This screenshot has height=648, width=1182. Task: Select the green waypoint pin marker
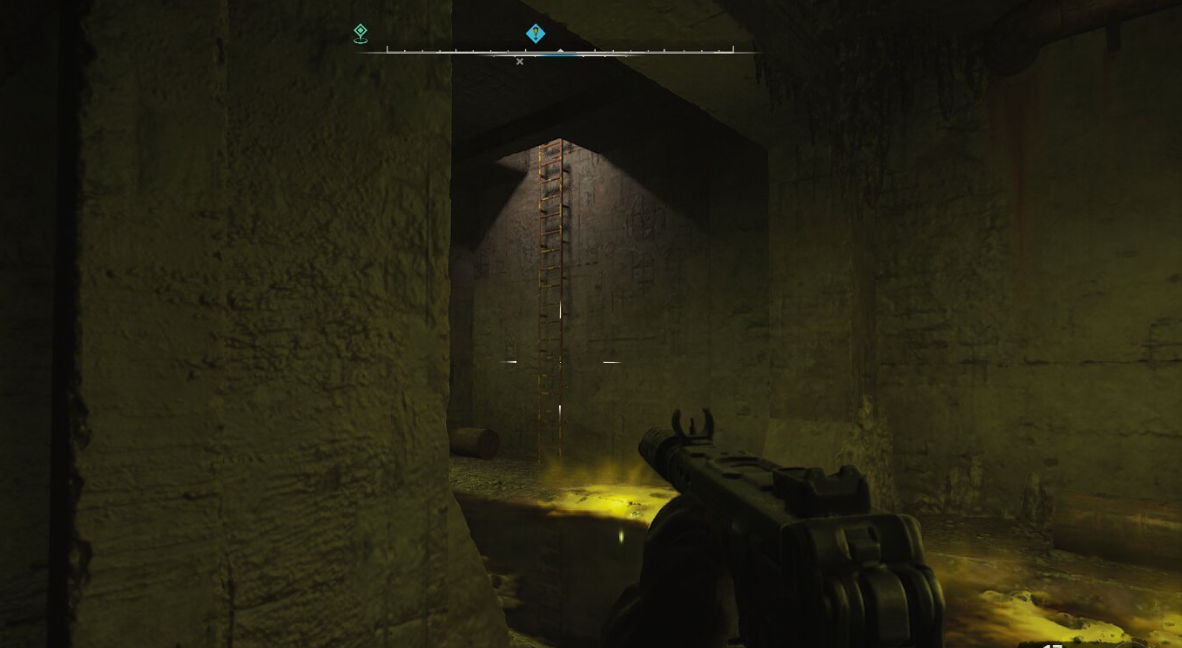pos(361,34)
